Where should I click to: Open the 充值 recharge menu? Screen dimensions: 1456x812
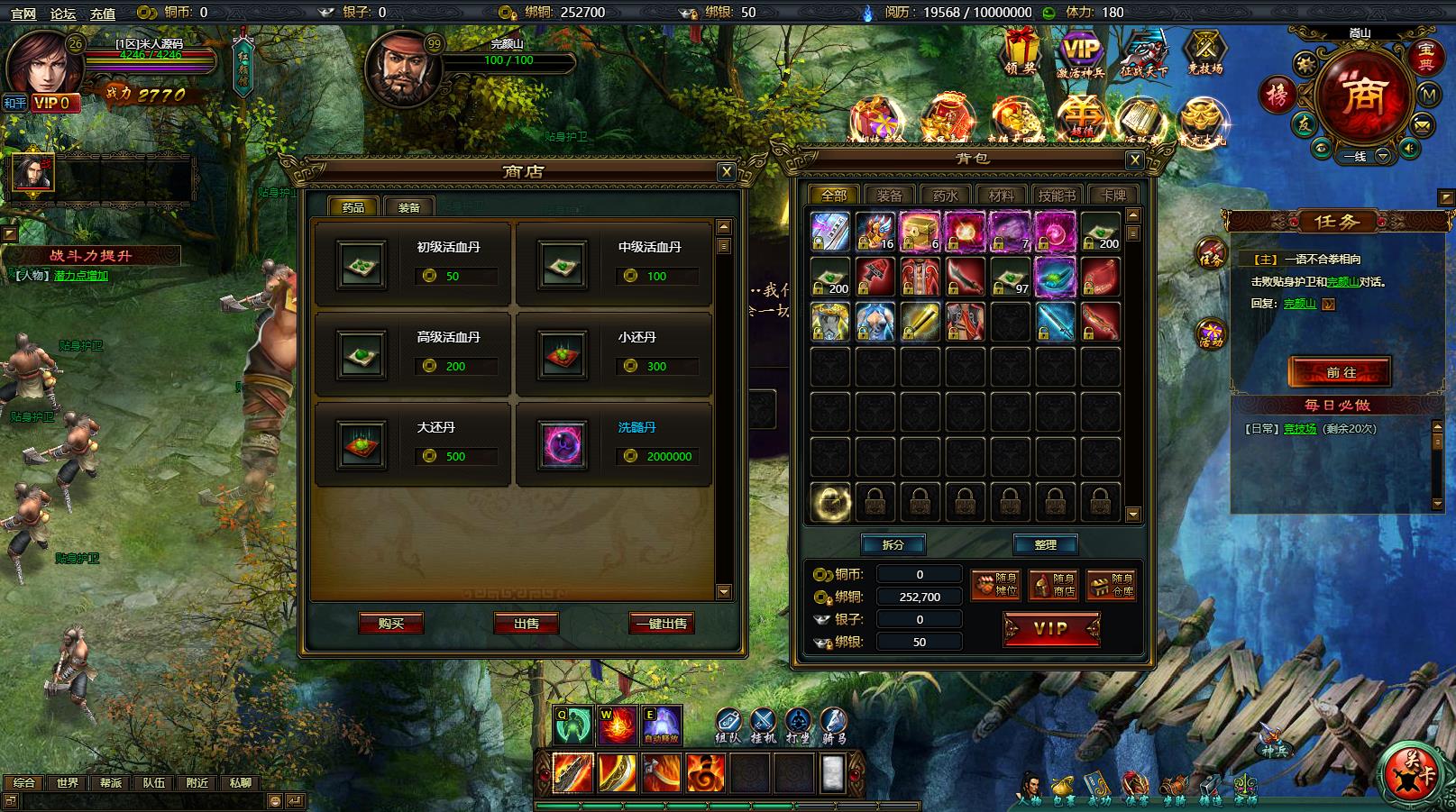tap(103, 13)
